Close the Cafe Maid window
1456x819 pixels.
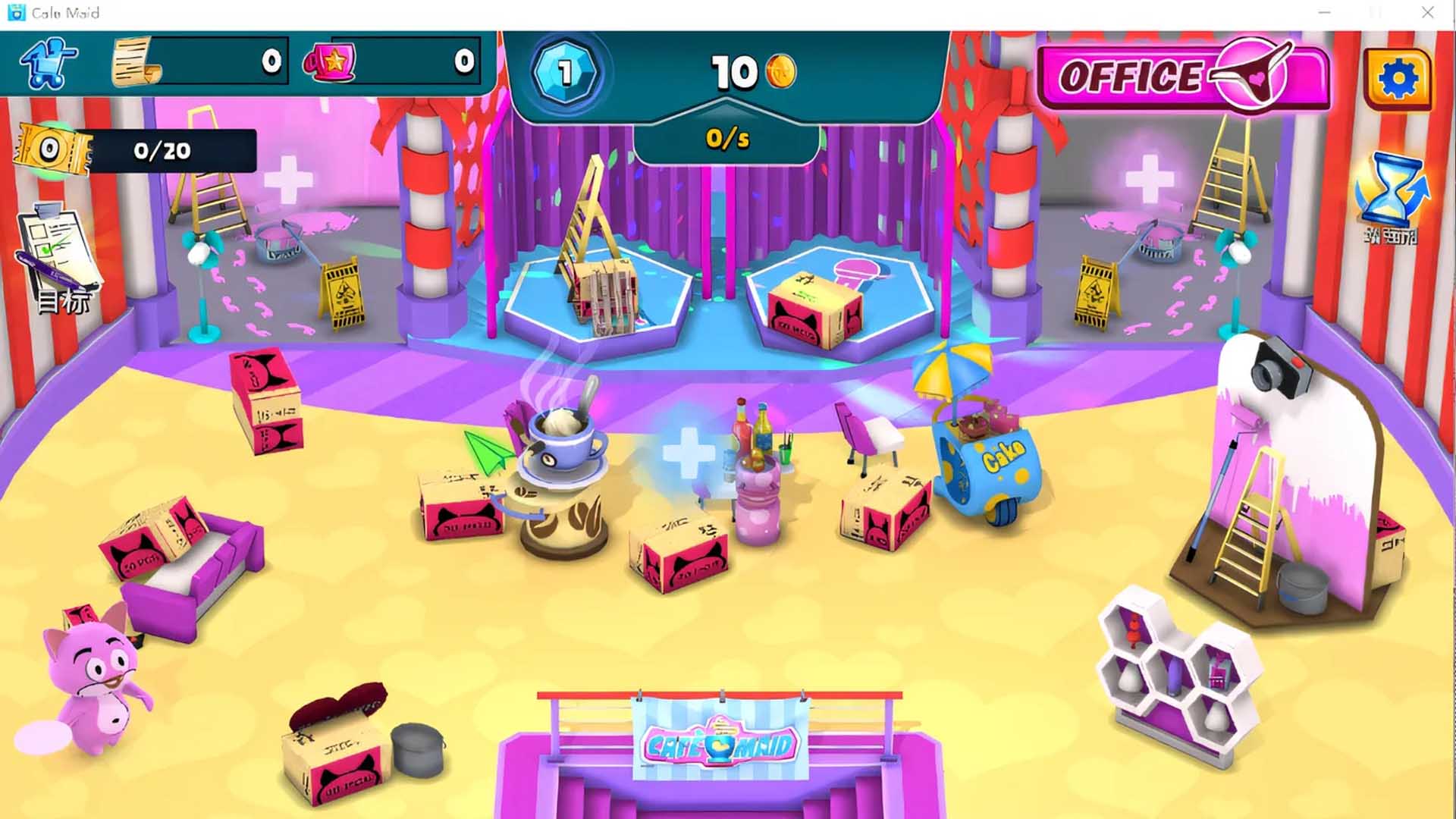tap(1427, 13)
